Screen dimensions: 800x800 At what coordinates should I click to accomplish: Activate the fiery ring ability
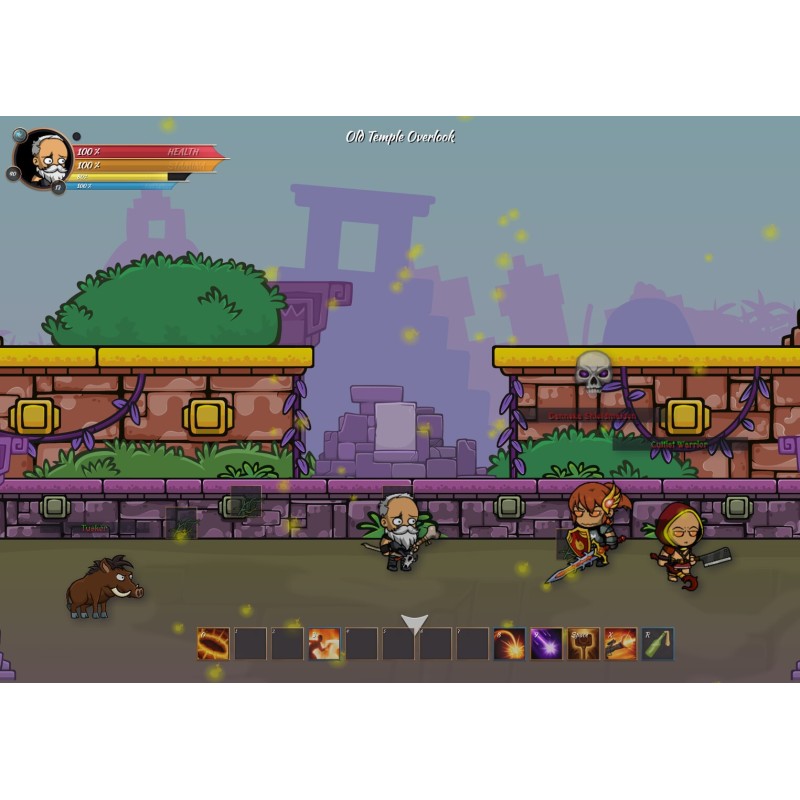click(213, 644)
